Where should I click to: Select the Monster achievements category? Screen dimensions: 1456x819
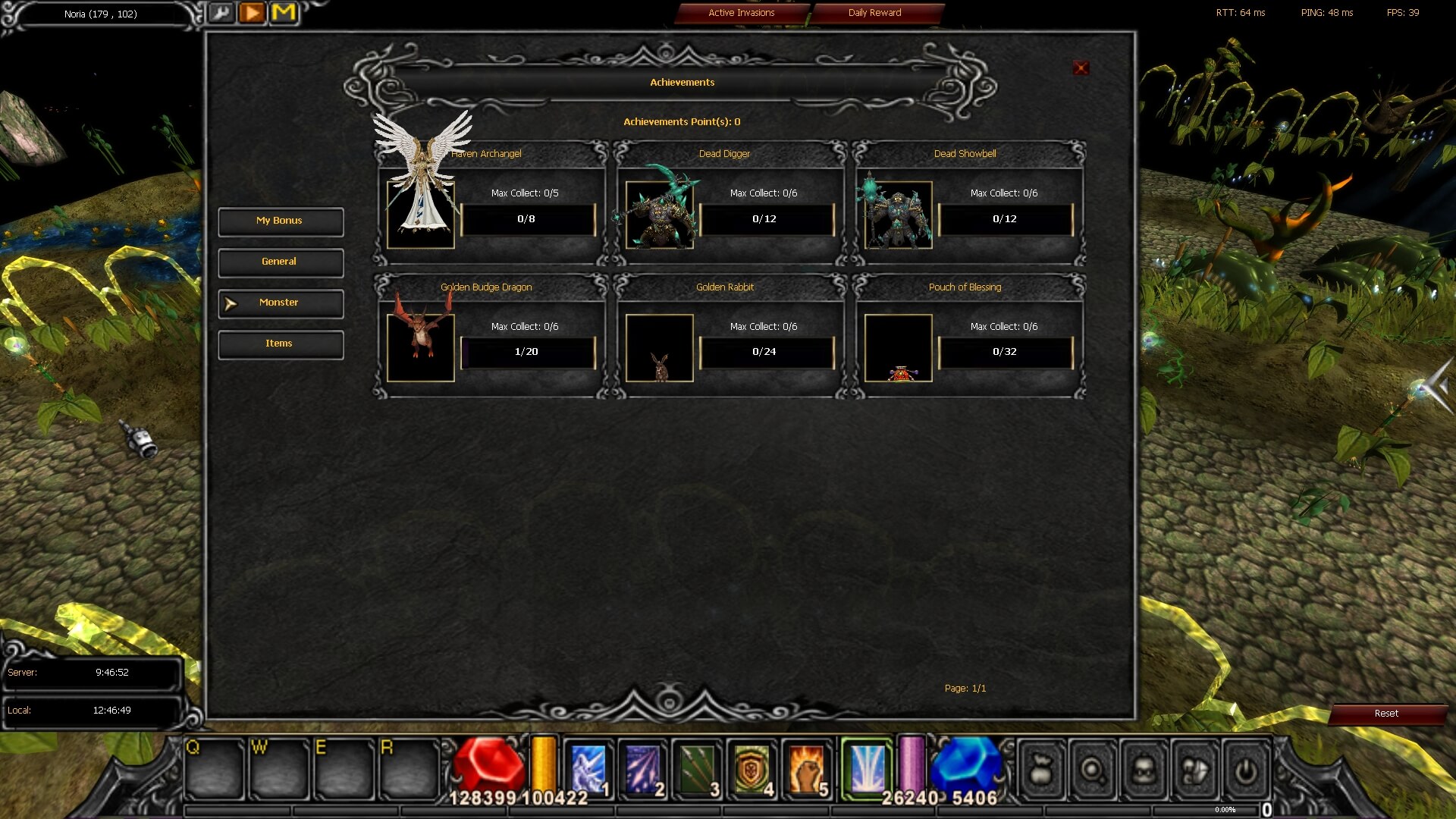pos(280,303)
